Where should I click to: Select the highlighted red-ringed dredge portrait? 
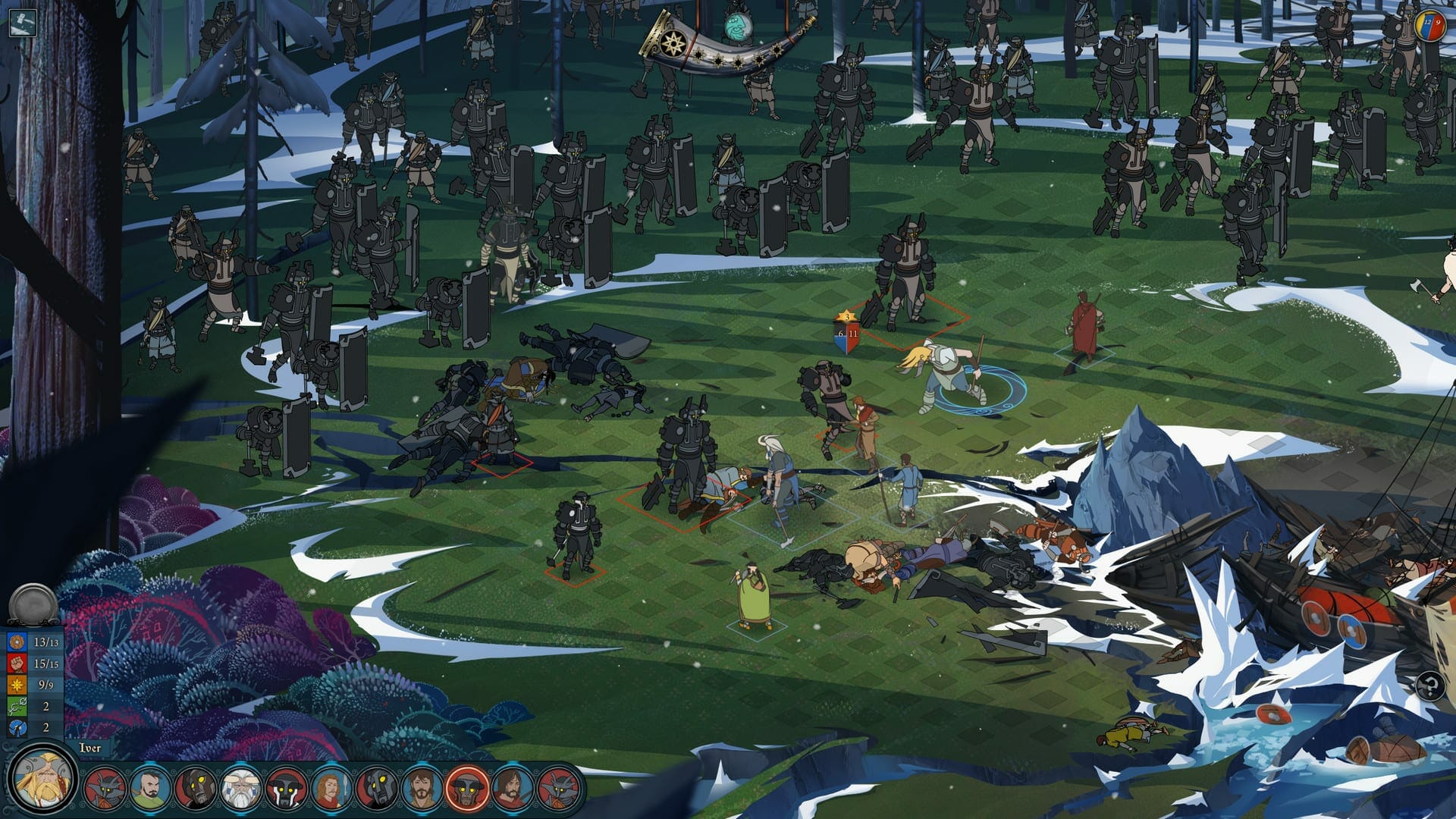point(467,789)
